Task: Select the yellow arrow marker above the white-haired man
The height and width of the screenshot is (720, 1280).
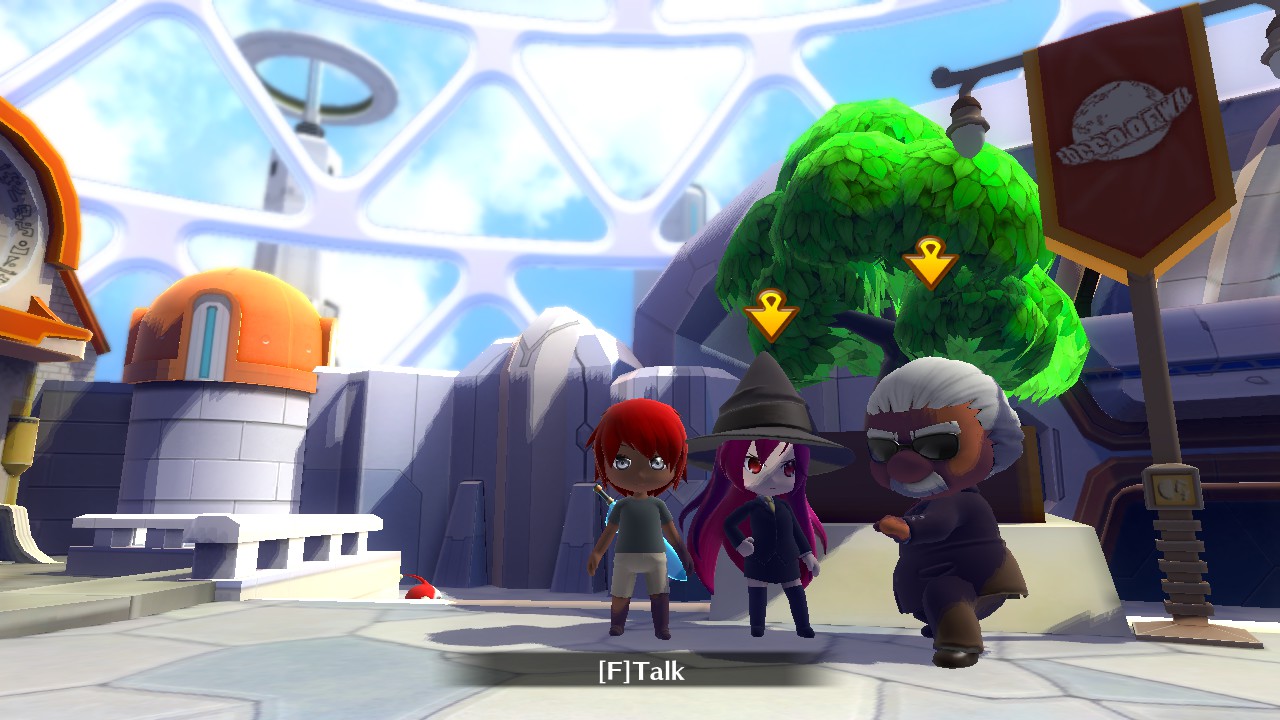Action: click(930, 262)
